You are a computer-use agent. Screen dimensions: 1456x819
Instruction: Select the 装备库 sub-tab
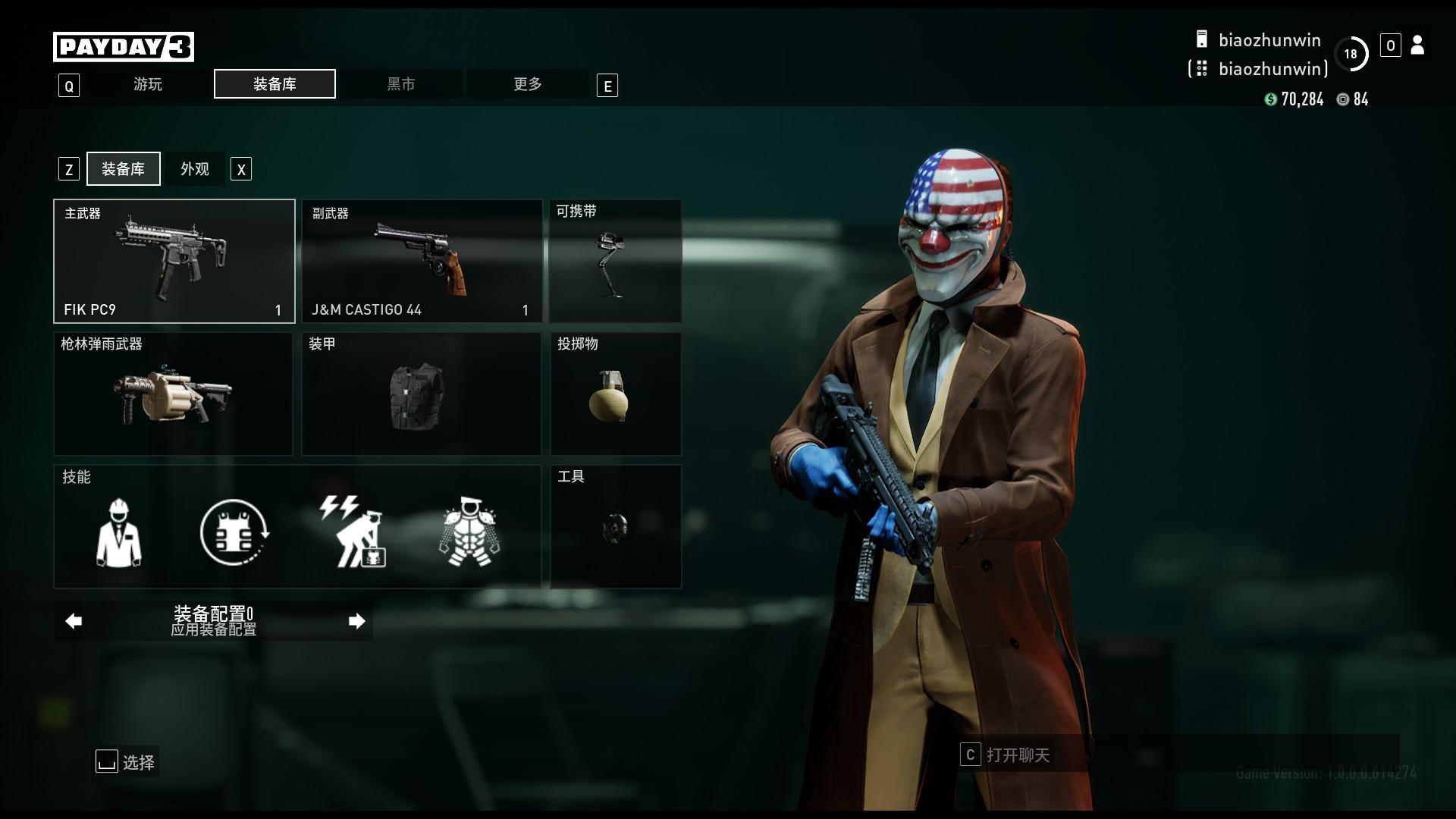pyautogui.click(x=124, y=169)
